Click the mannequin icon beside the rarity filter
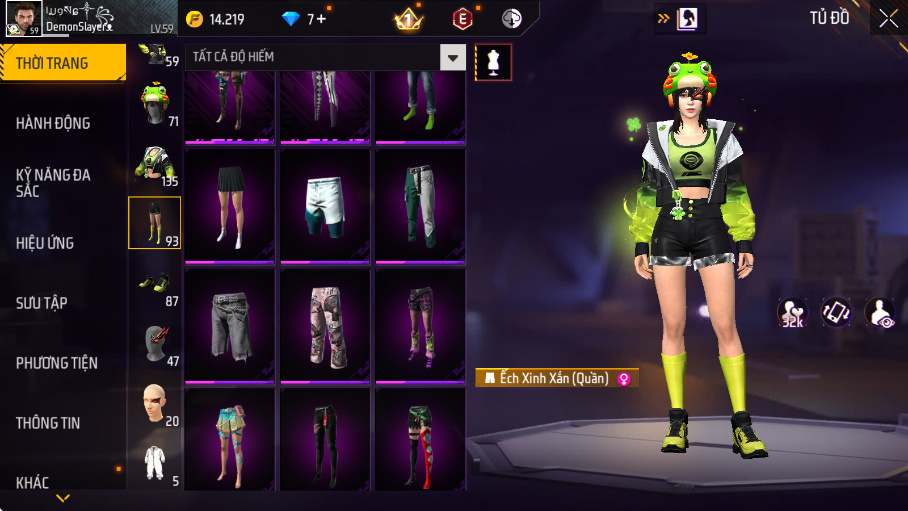 [493, 62]
